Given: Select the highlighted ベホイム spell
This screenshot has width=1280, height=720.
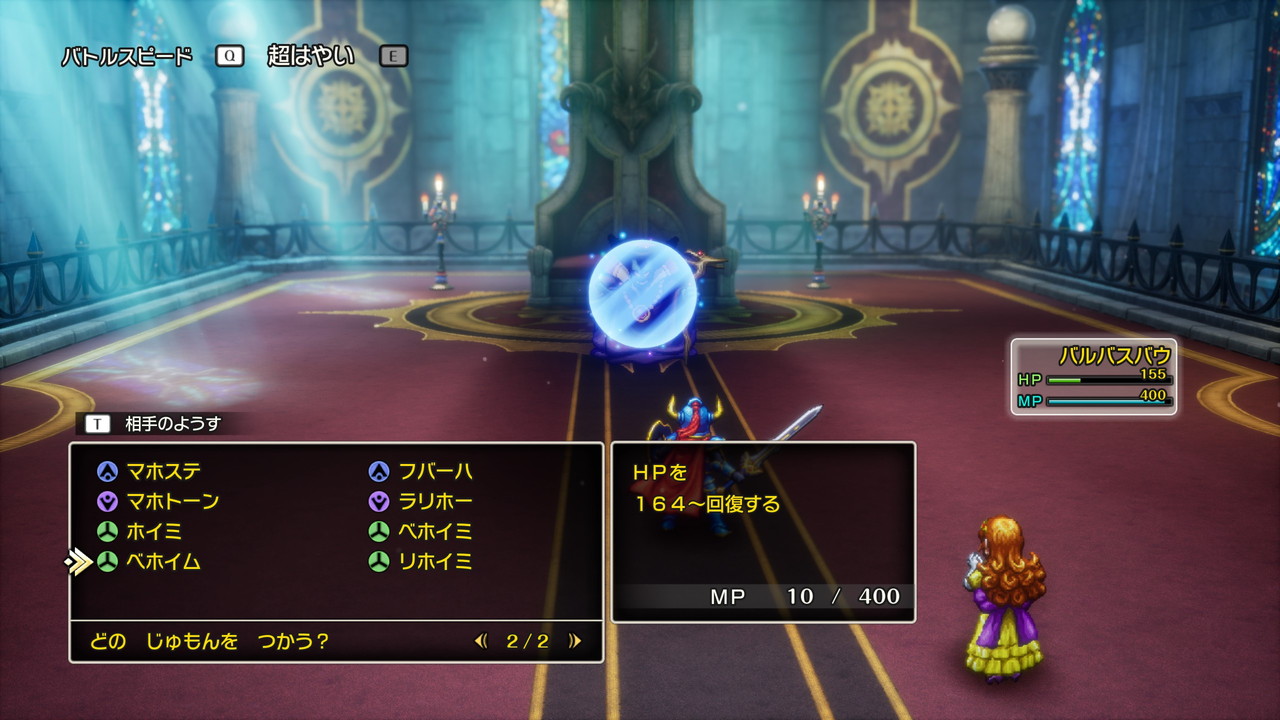Looking at the screenshot, I should pos(163,562).
